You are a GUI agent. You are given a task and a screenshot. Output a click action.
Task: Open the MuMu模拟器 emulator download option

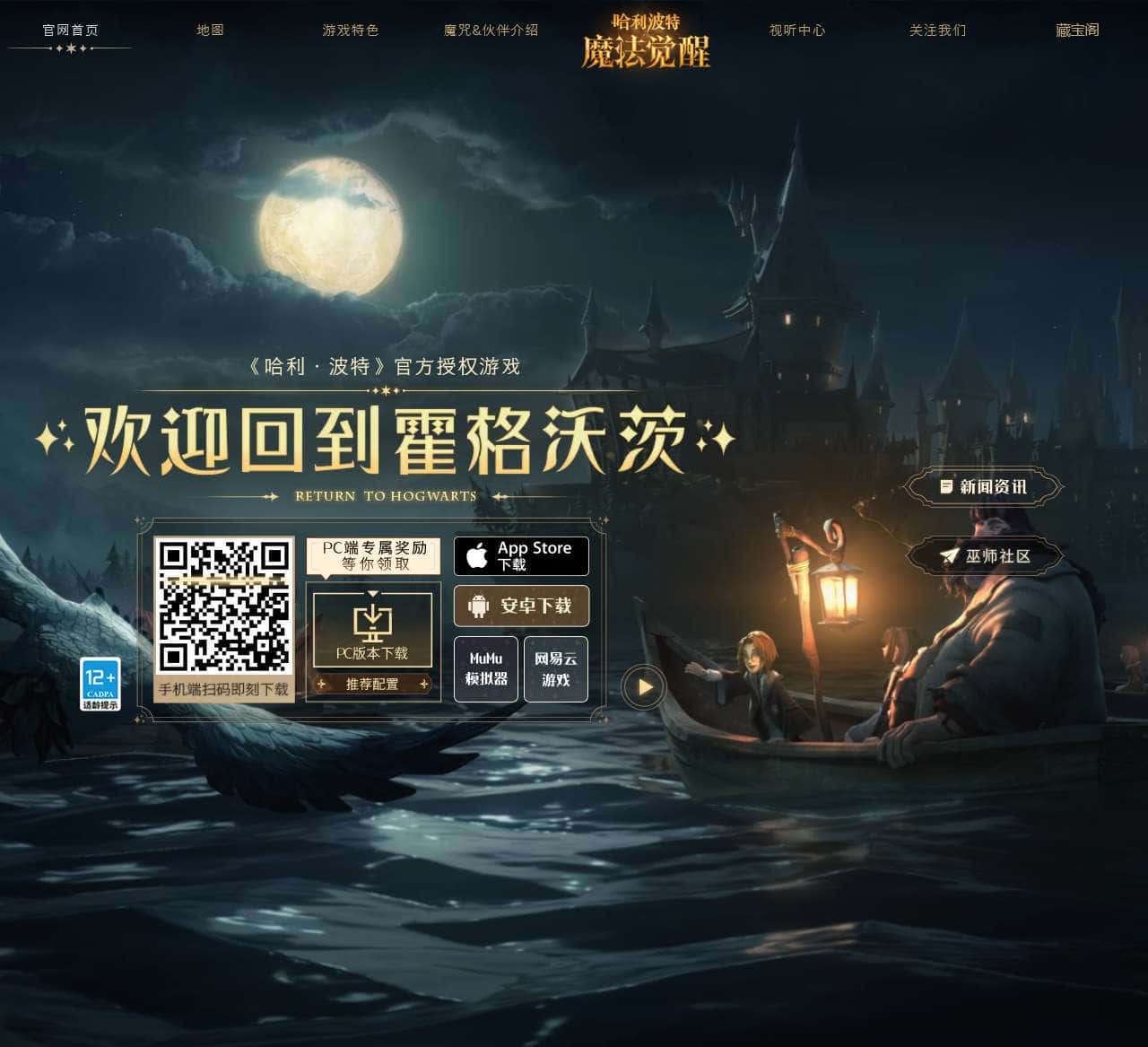[485, 669]
